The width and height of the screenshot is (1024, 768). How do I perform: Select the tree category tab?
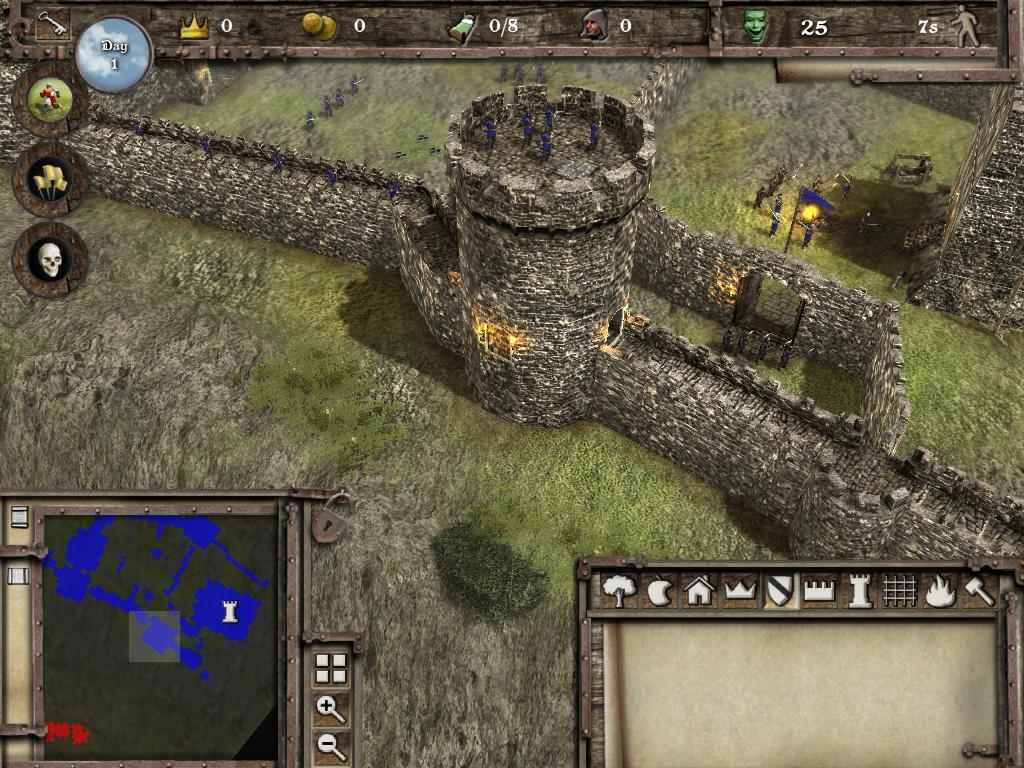coord(619,591)
